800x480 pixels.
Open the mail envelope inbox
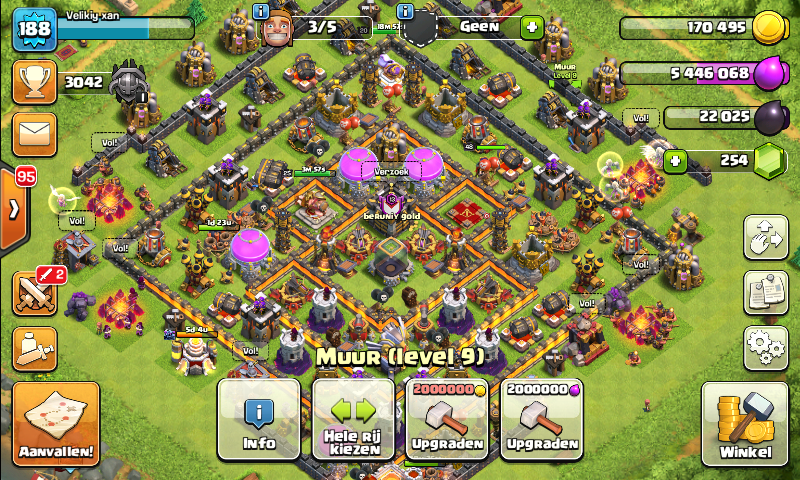click(x=33, y=132)
